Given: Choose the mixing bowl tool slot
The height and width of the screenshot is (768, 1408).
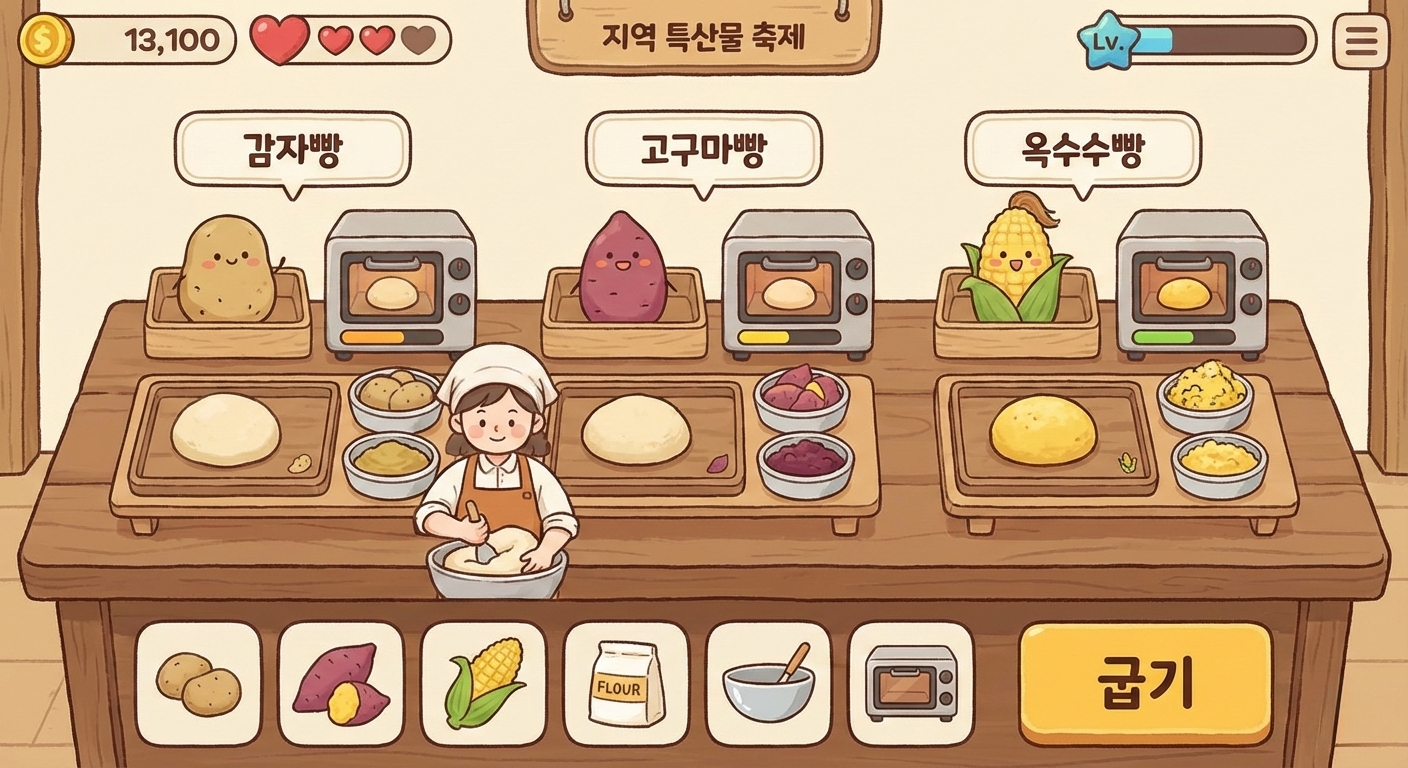Looking at the screenshot, I should pyautogui.click(x=768, y=683).
